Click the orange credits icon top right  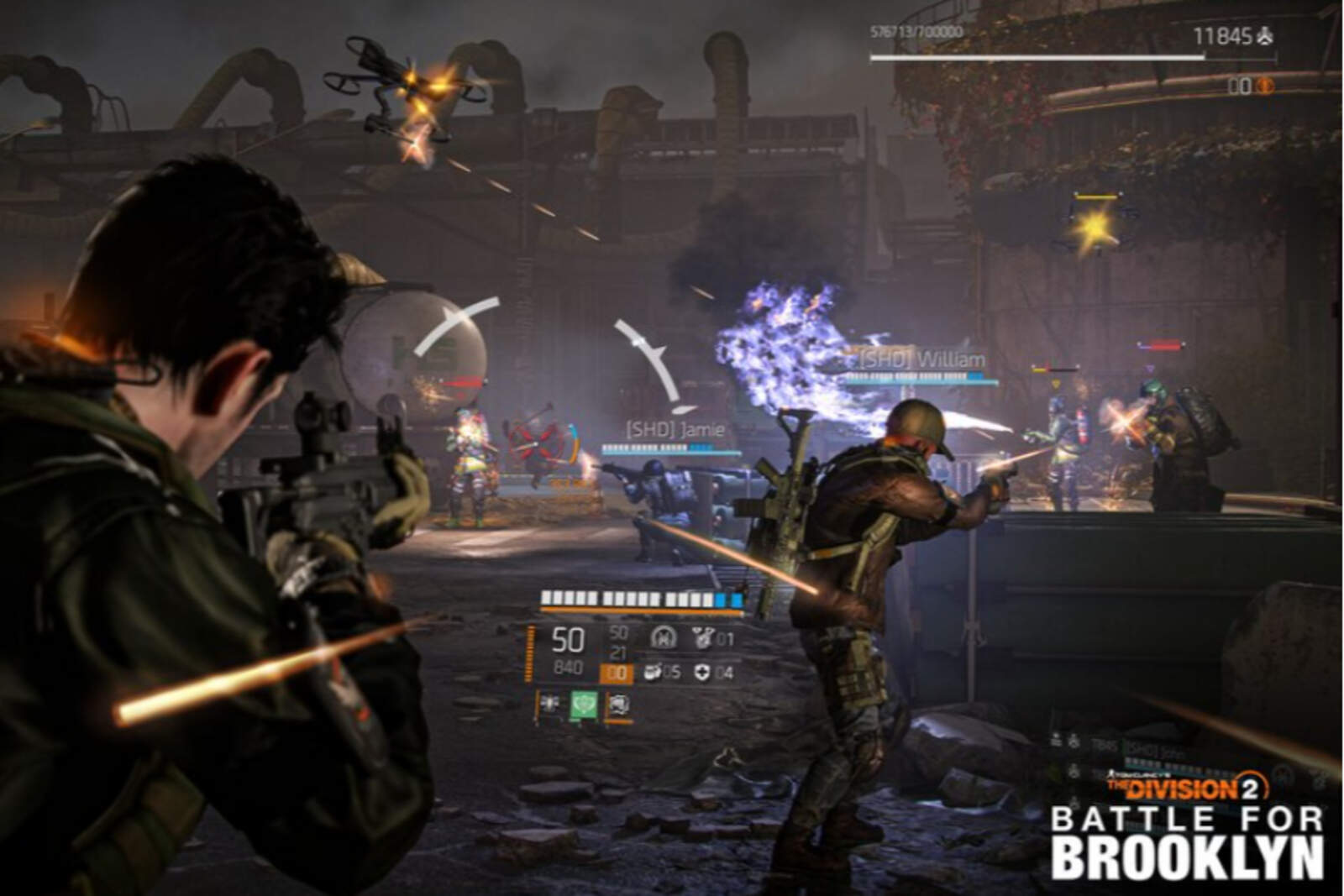1266,86
